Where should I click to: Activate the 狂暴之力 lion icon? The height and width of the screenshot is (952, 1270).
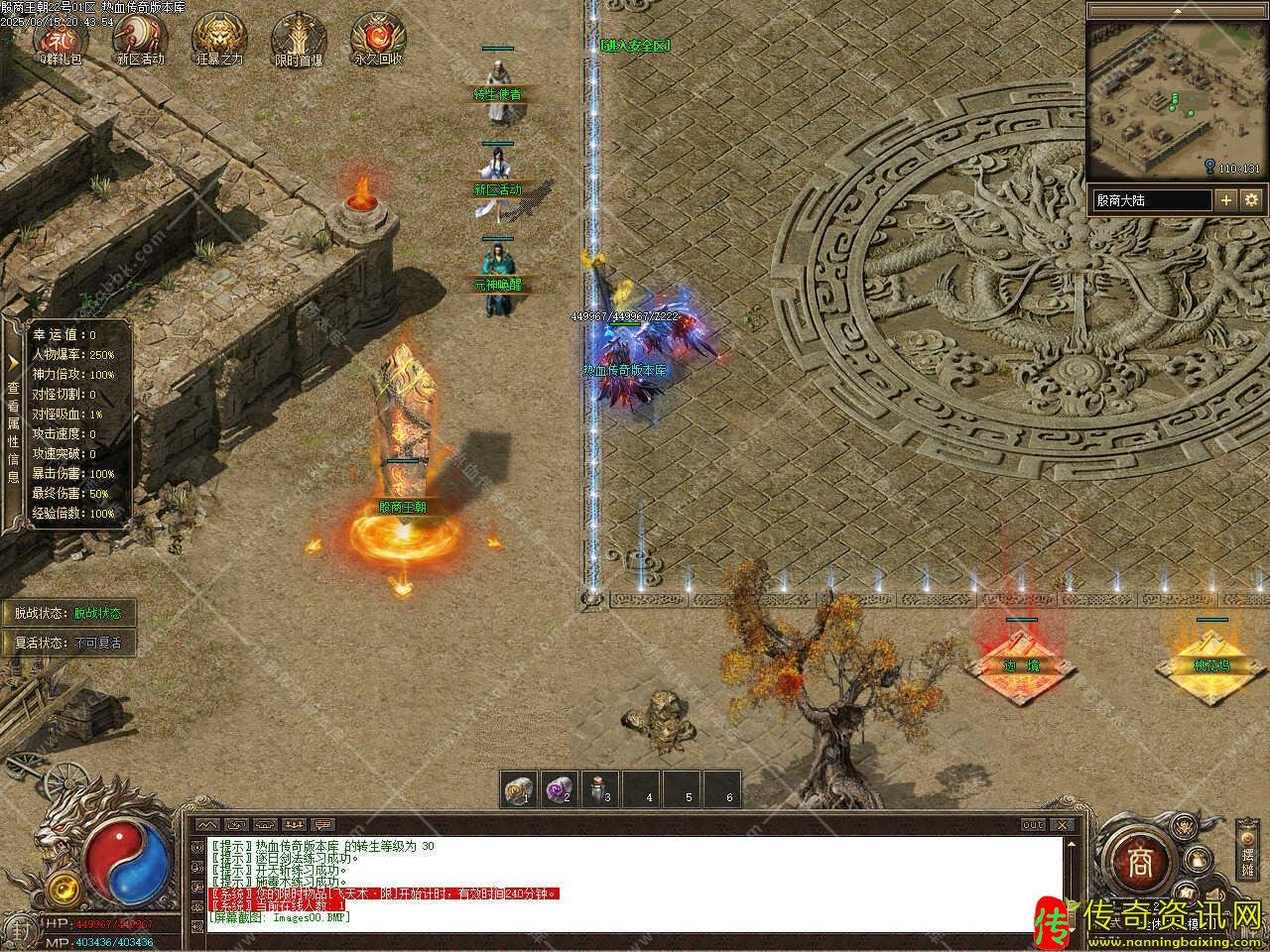coord(219,38)
